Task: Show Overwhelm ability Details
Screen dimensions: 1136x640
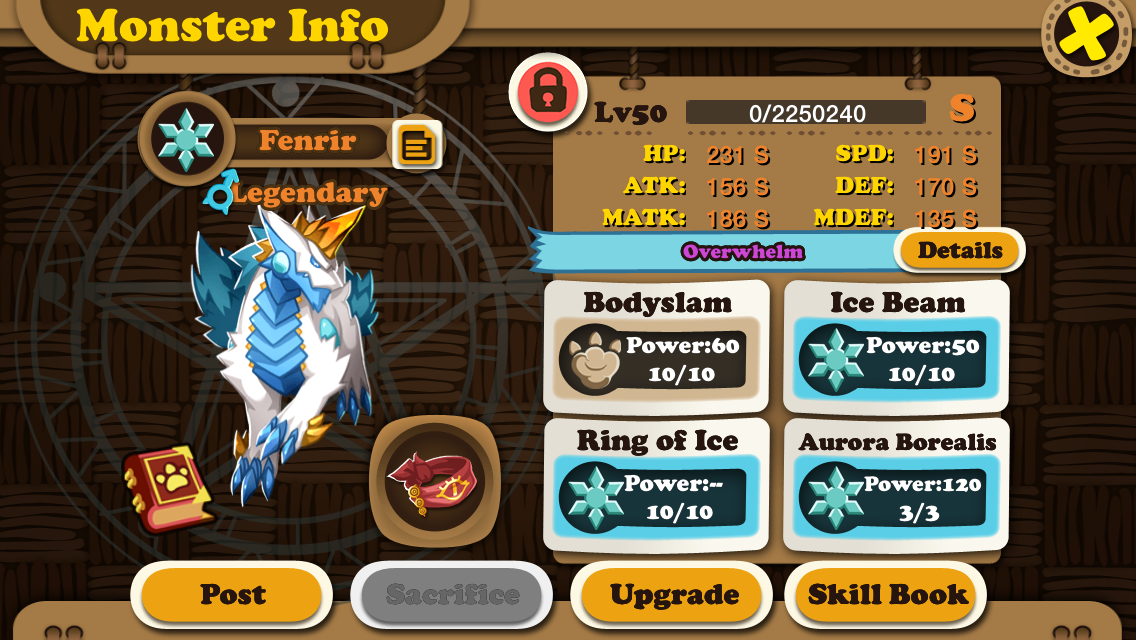Action: [x=959, y=251]
